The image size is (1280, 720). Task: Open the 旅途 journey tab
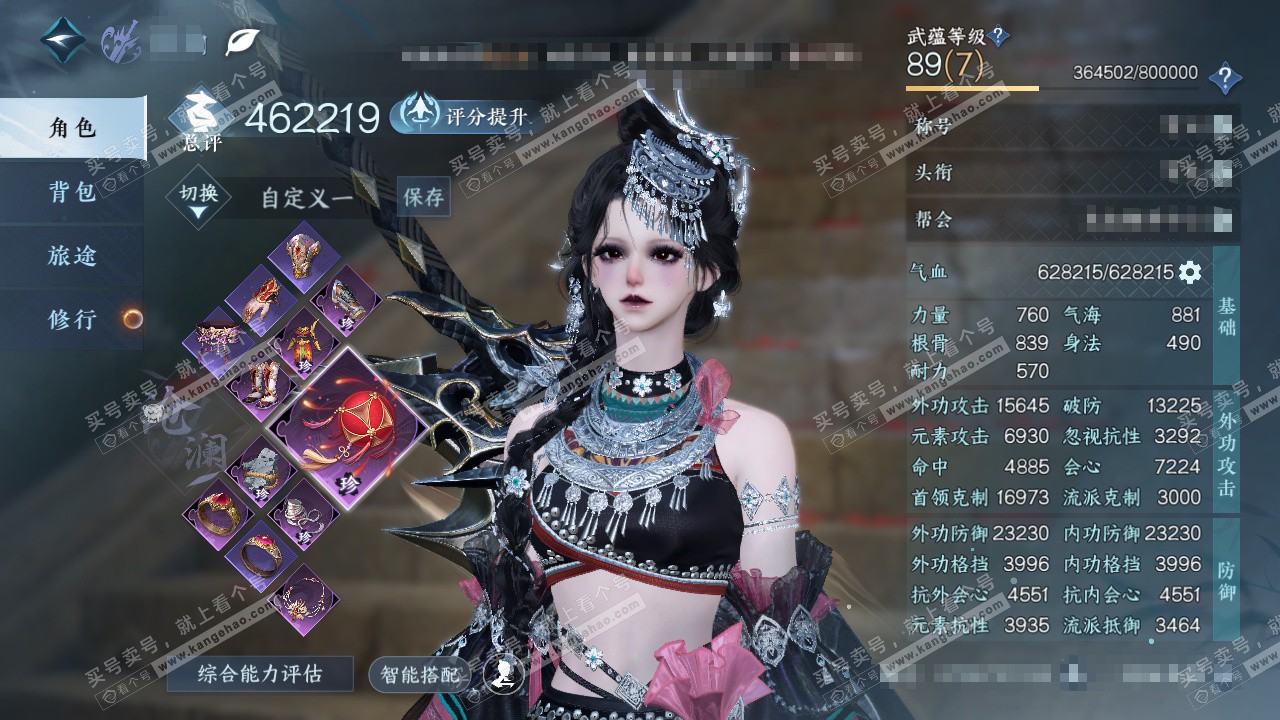pos(72,256)
